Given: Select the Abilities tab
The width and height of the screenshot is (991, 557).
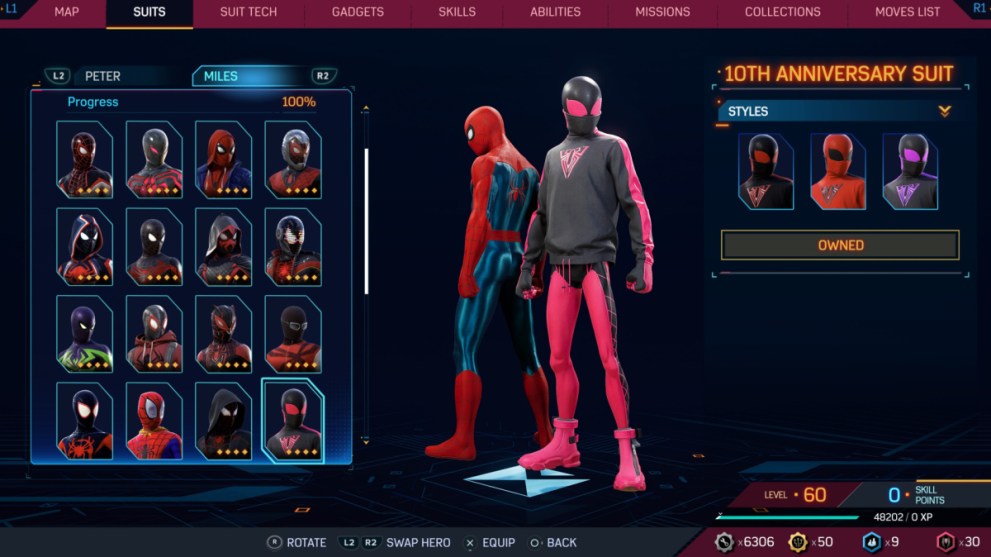Looking at the screenshot, I should coord(555,12).
